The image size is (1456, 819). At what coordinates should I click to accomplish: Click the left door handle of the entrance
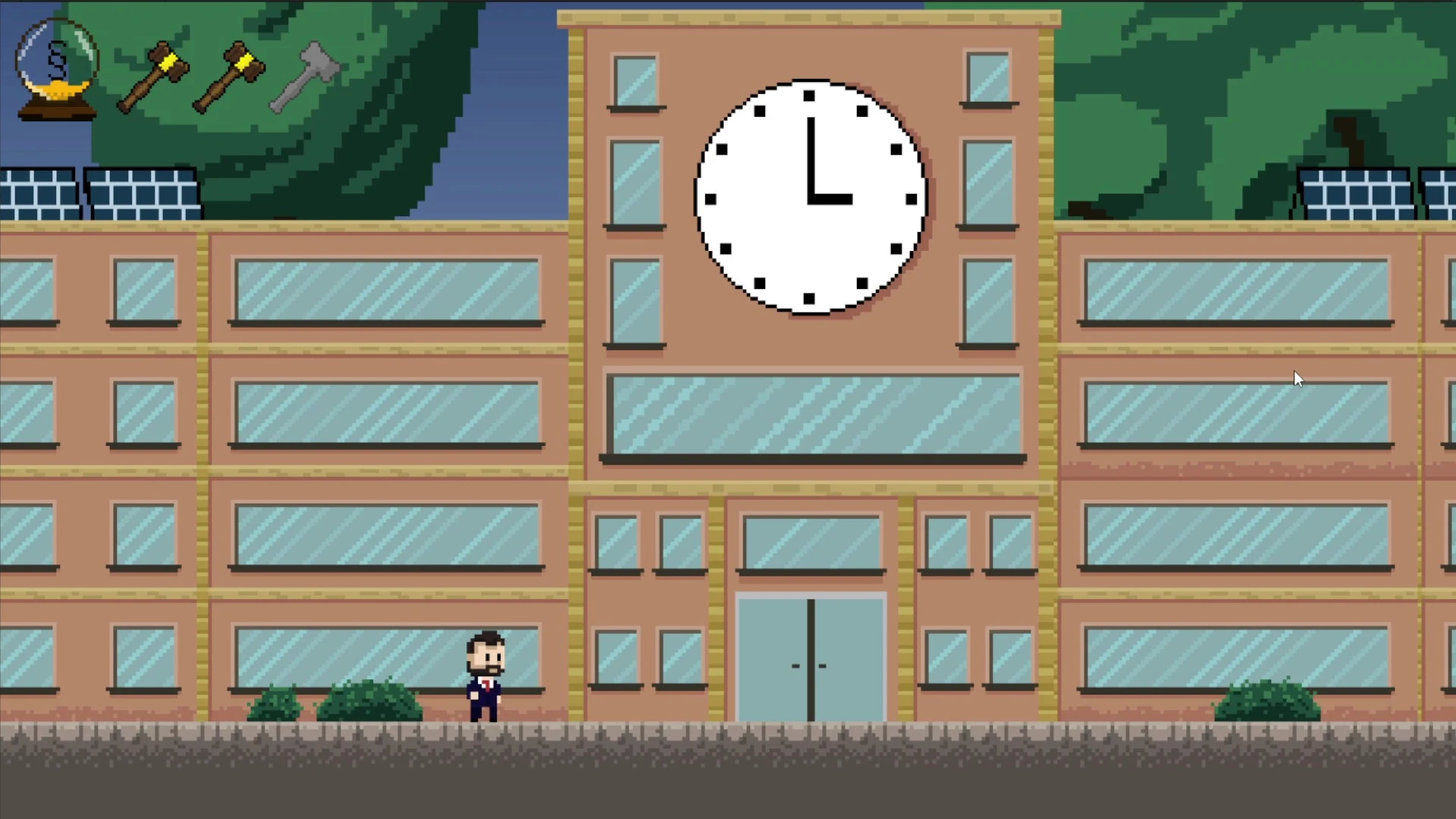(796, 666)
